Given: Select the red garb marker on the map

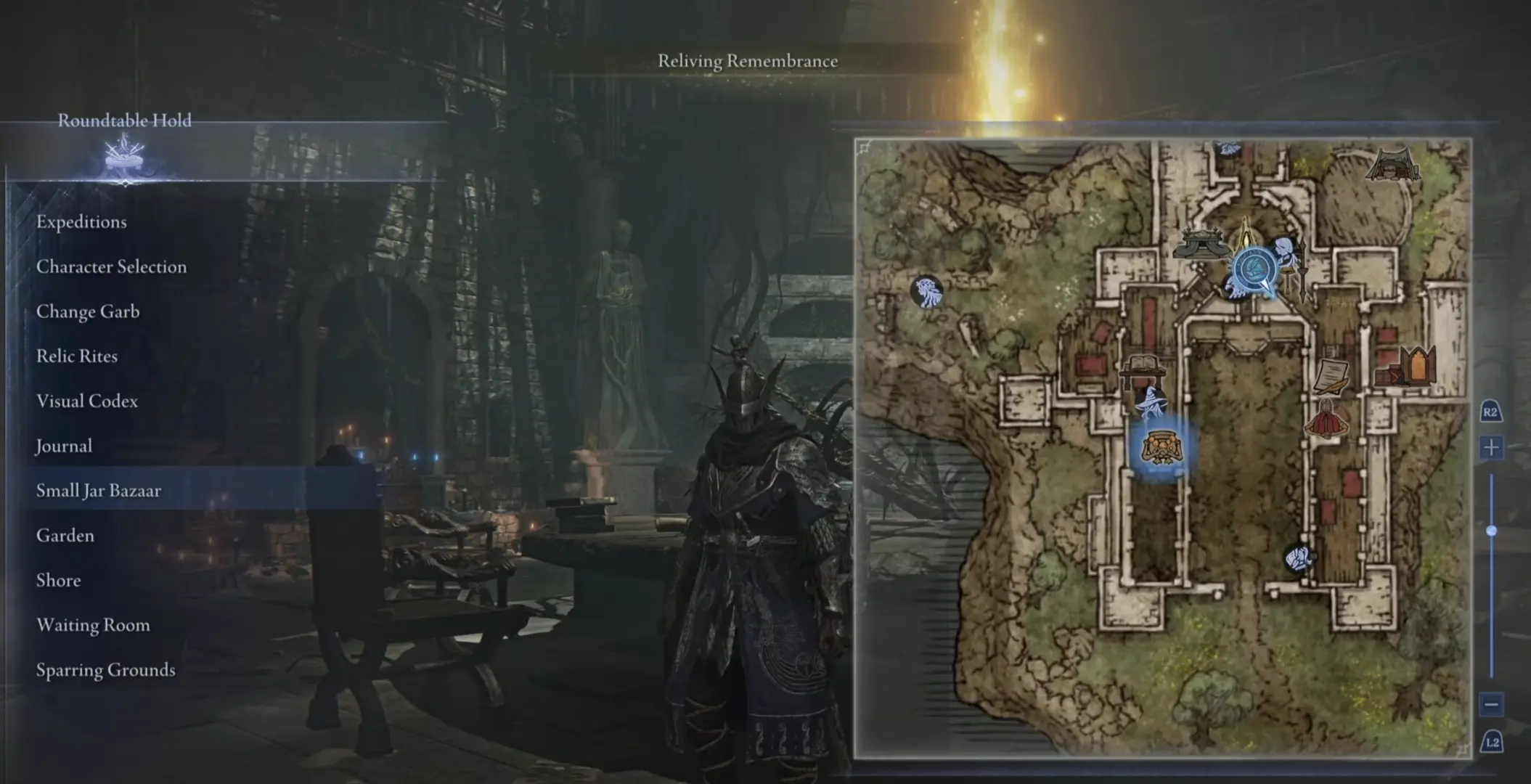Looking at the screenshot, I should pos(1327,420).
